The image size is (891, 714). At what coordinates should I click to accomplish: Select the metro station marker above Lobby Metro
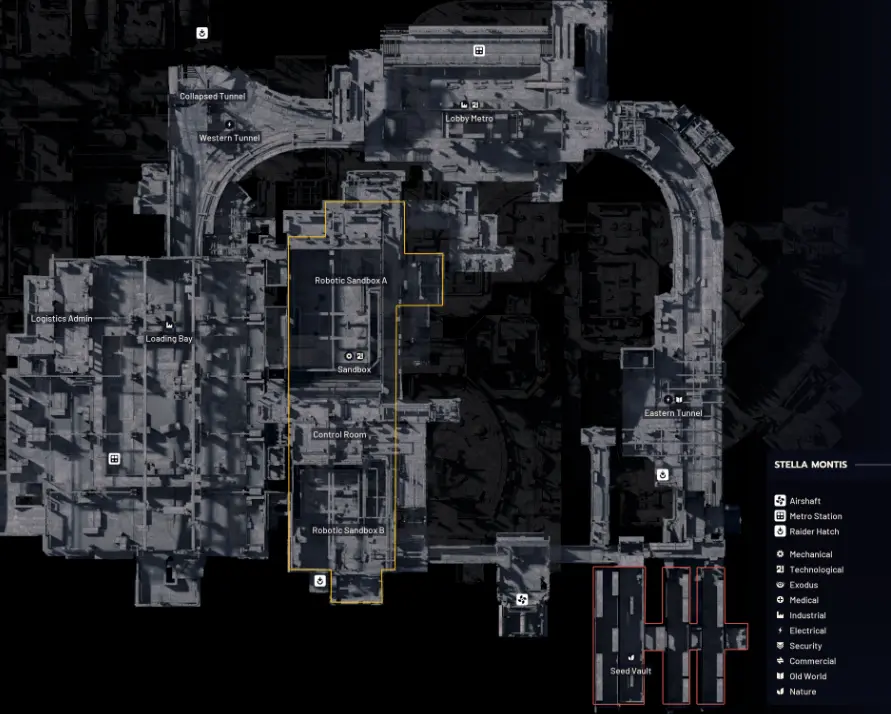point(479,51)
